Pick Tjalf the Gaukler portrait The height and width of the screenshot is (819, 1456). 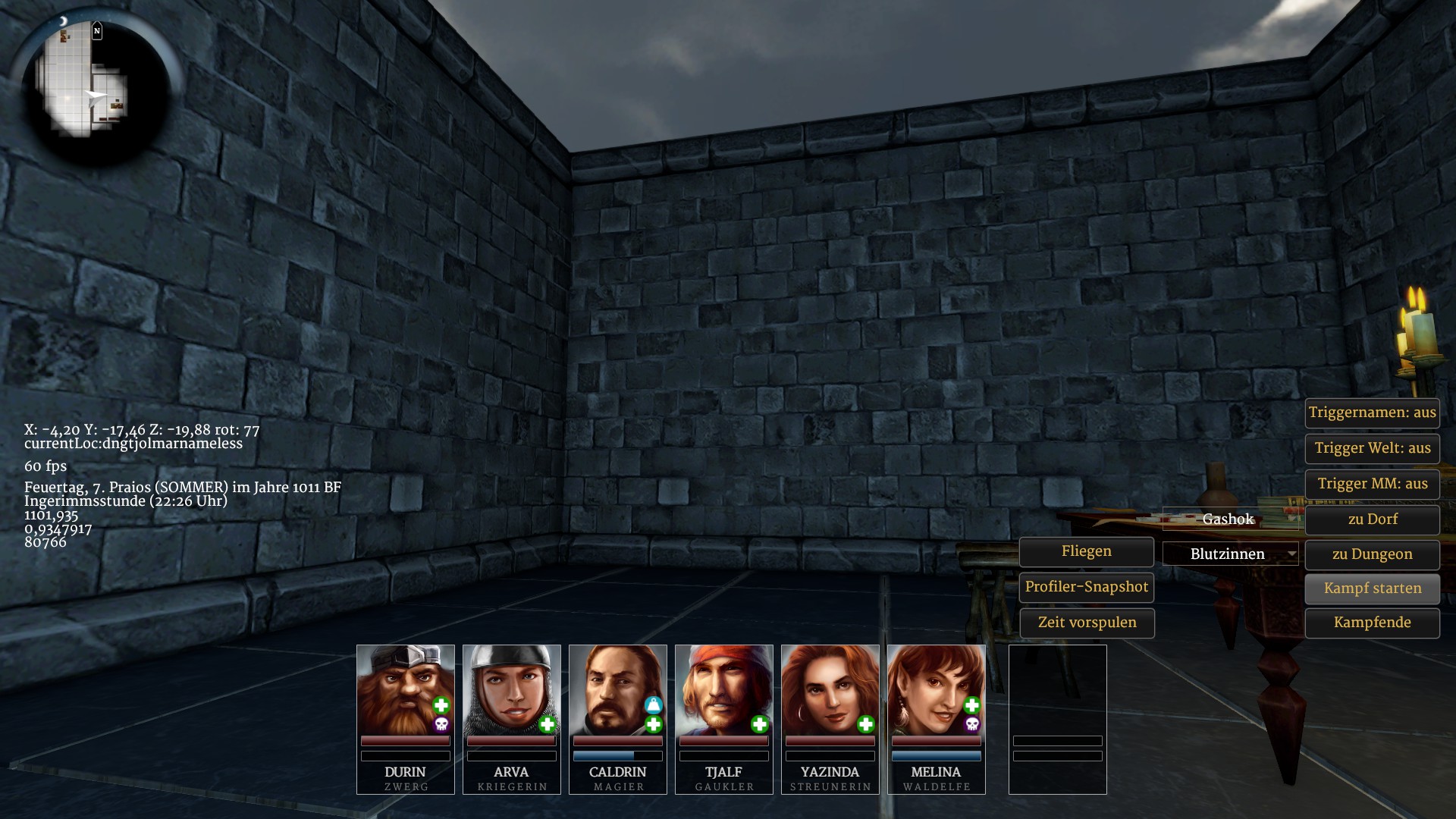click(723, 690)
